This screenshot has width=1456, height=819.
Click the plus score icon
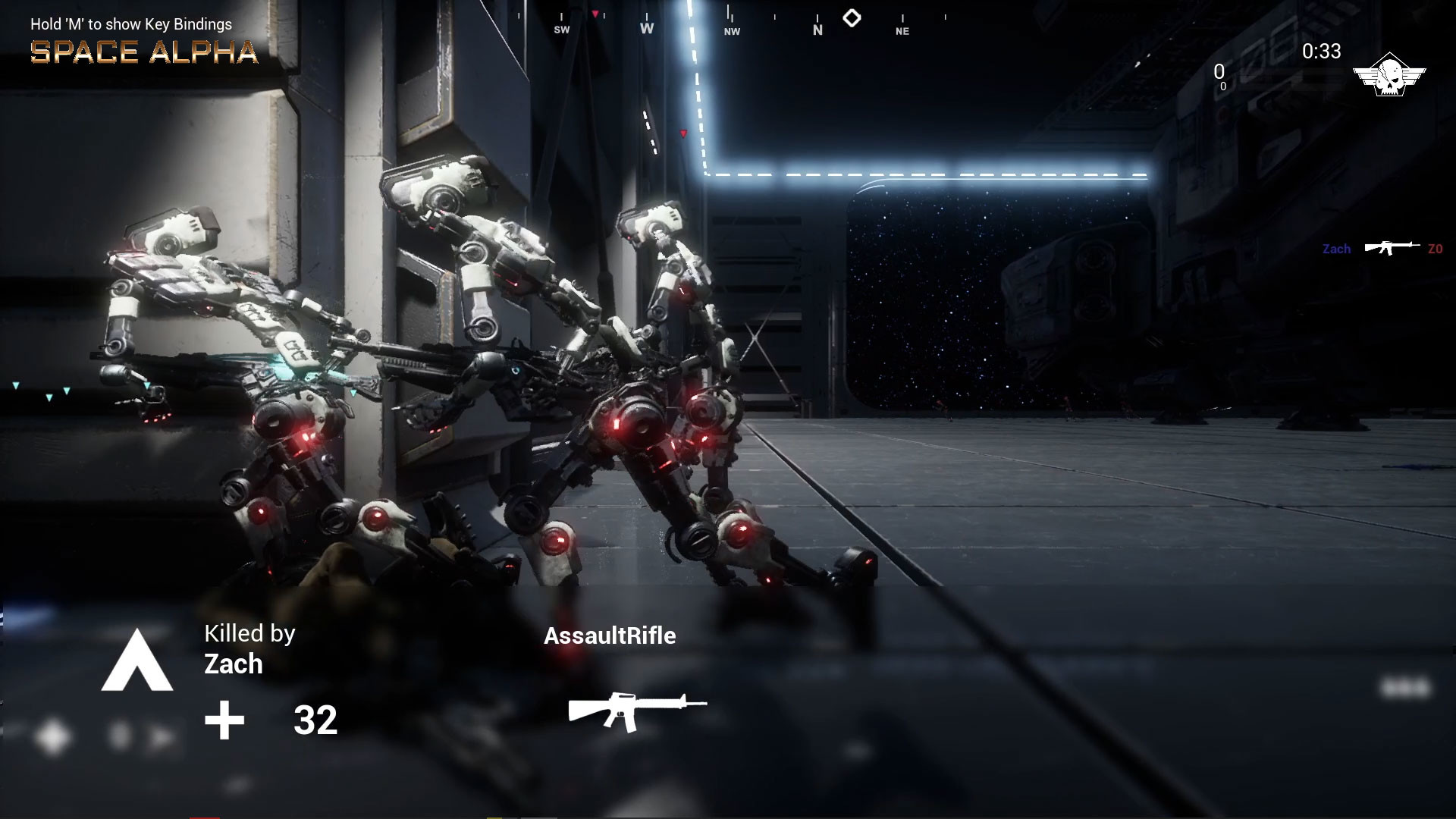click(224, 719)
